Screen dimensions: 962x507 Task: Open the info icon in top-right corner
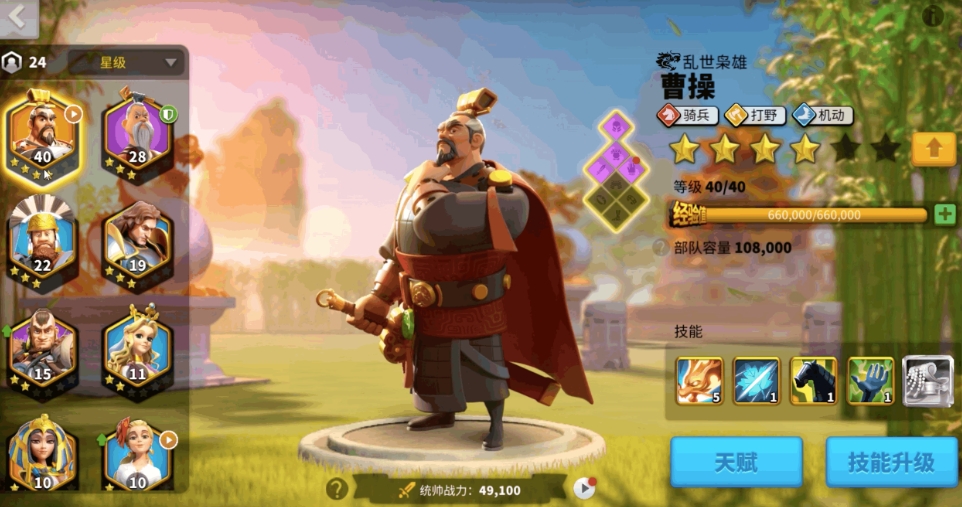coord(932,15)
